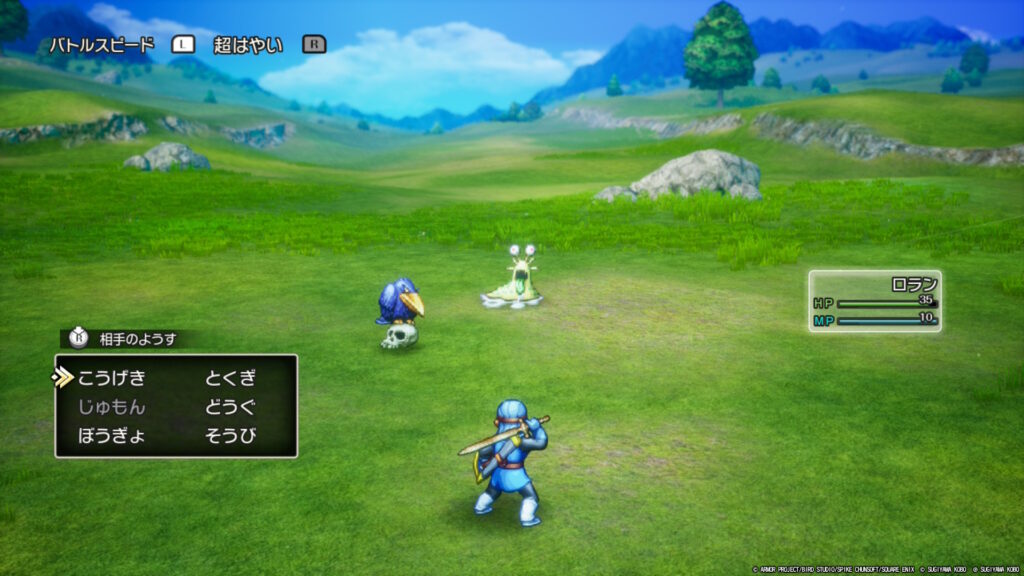Select the ぼうぎょ defend command
This screenshot has height=576, width=1024.
[111, 435]
